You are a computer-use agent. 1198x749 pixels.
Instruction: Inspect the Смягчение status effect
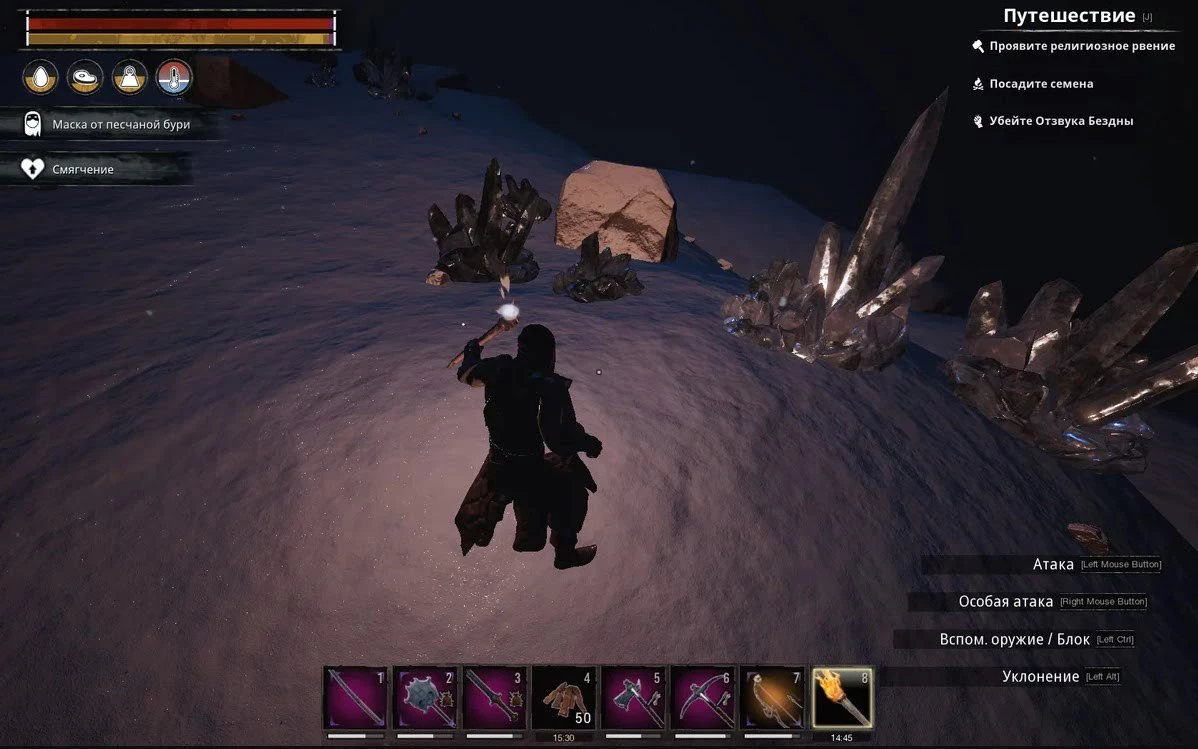tap(82, 169)
